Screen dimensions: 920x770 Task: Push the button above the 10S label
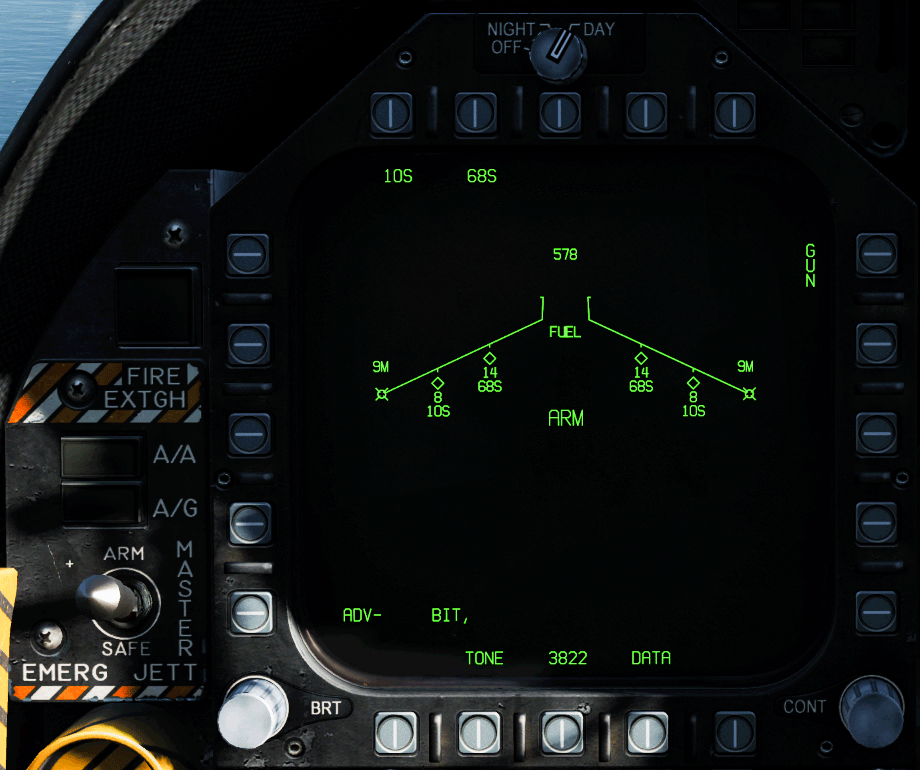(390, 112)
